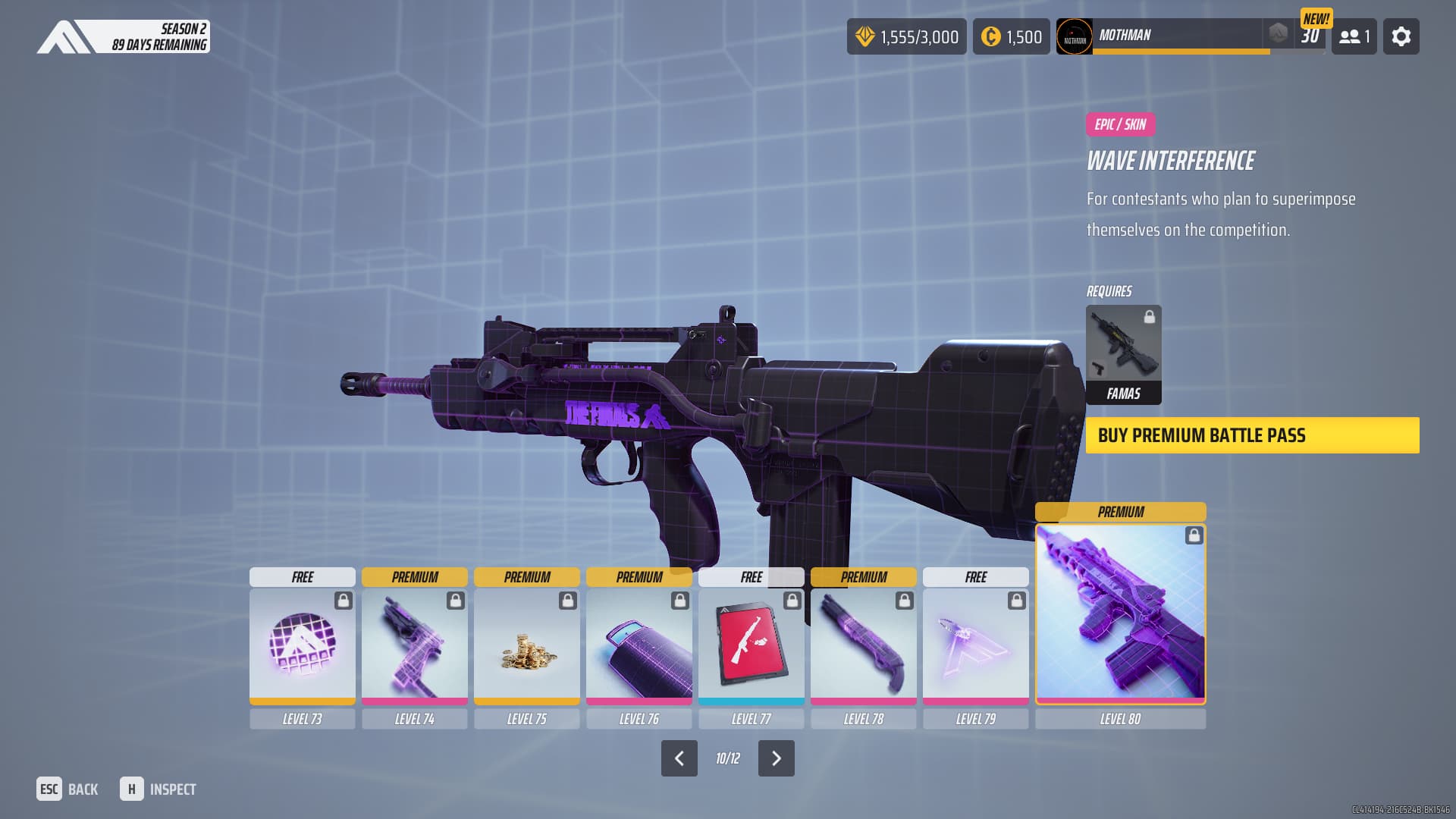Open the friends and party list
The width and height of the screenshot is (1456, 819).
click(x=1354, y=36)
